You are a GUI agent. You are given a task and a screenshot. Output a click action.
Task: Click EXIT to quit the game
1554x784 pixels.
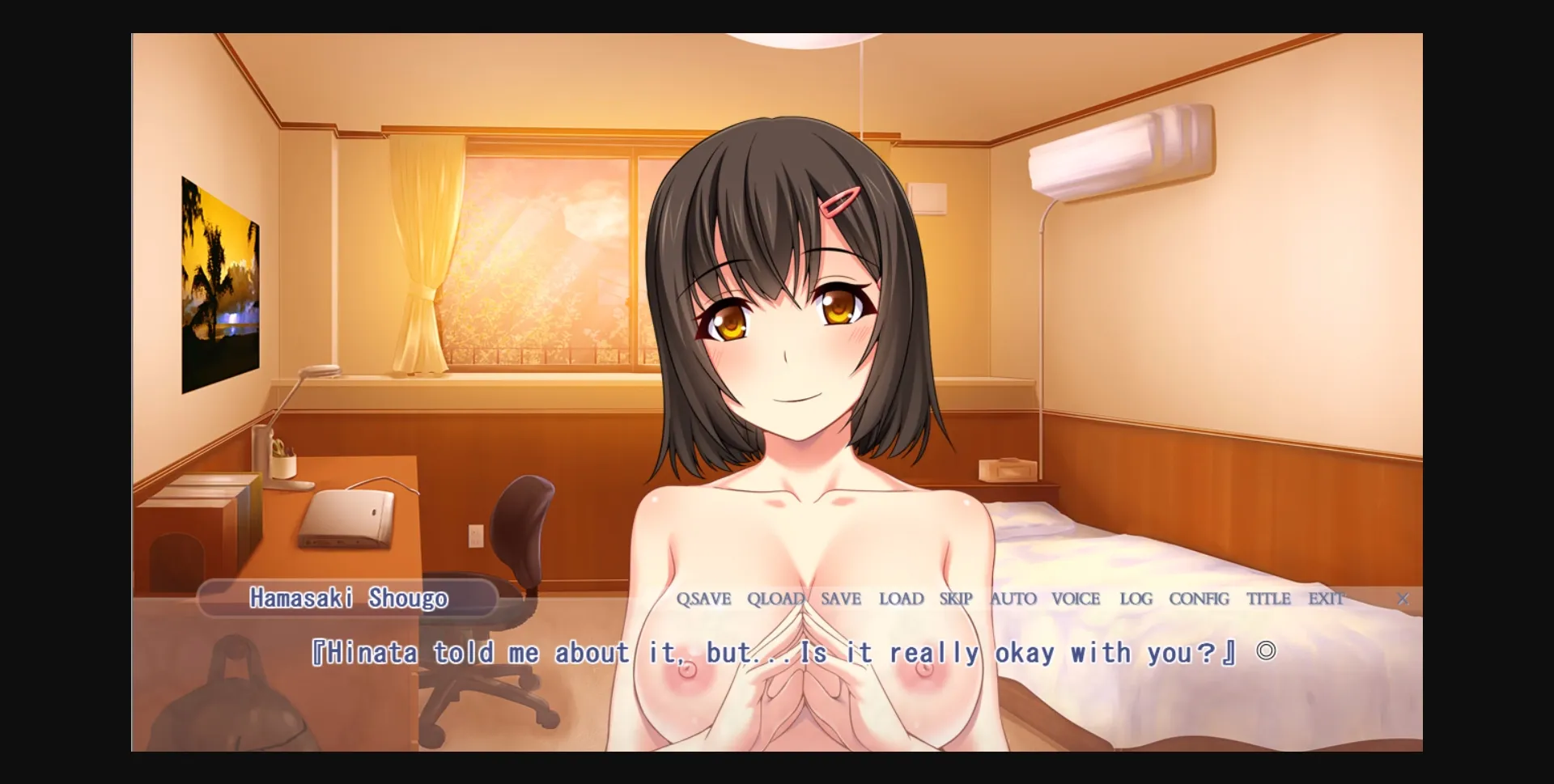click(1327, 599)
